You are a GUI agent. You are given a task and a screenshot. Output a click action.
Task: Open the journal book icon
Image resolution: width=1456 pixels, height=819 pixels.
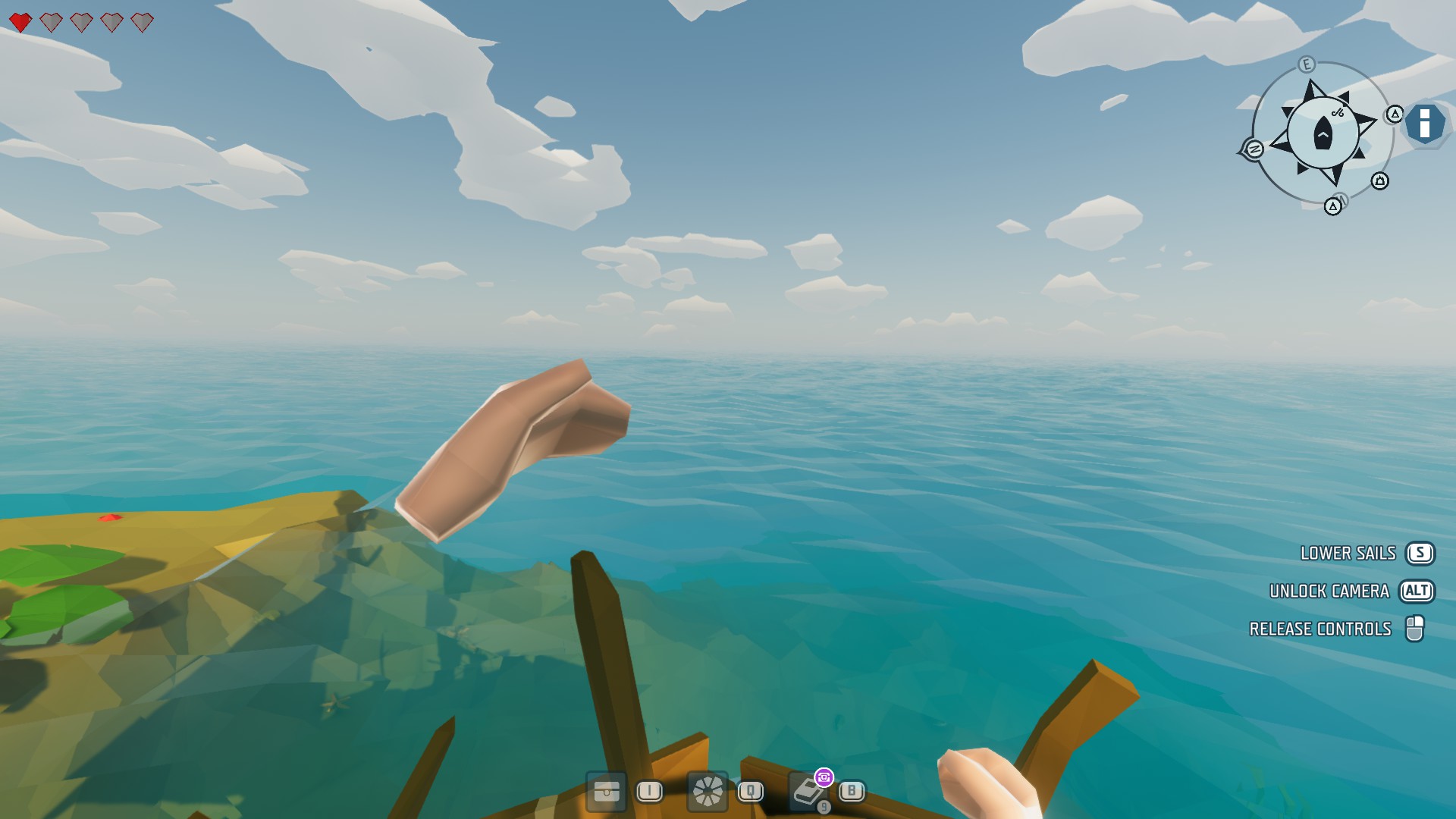click(807, 792)
